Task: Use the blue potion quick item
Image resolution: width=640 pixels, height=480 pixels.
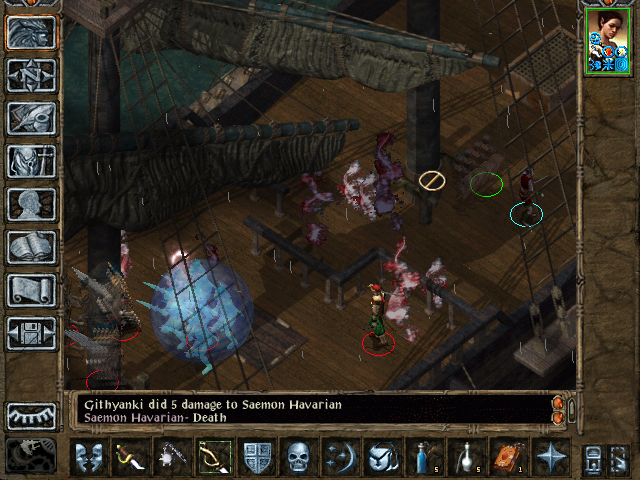Action: point(424,456)
